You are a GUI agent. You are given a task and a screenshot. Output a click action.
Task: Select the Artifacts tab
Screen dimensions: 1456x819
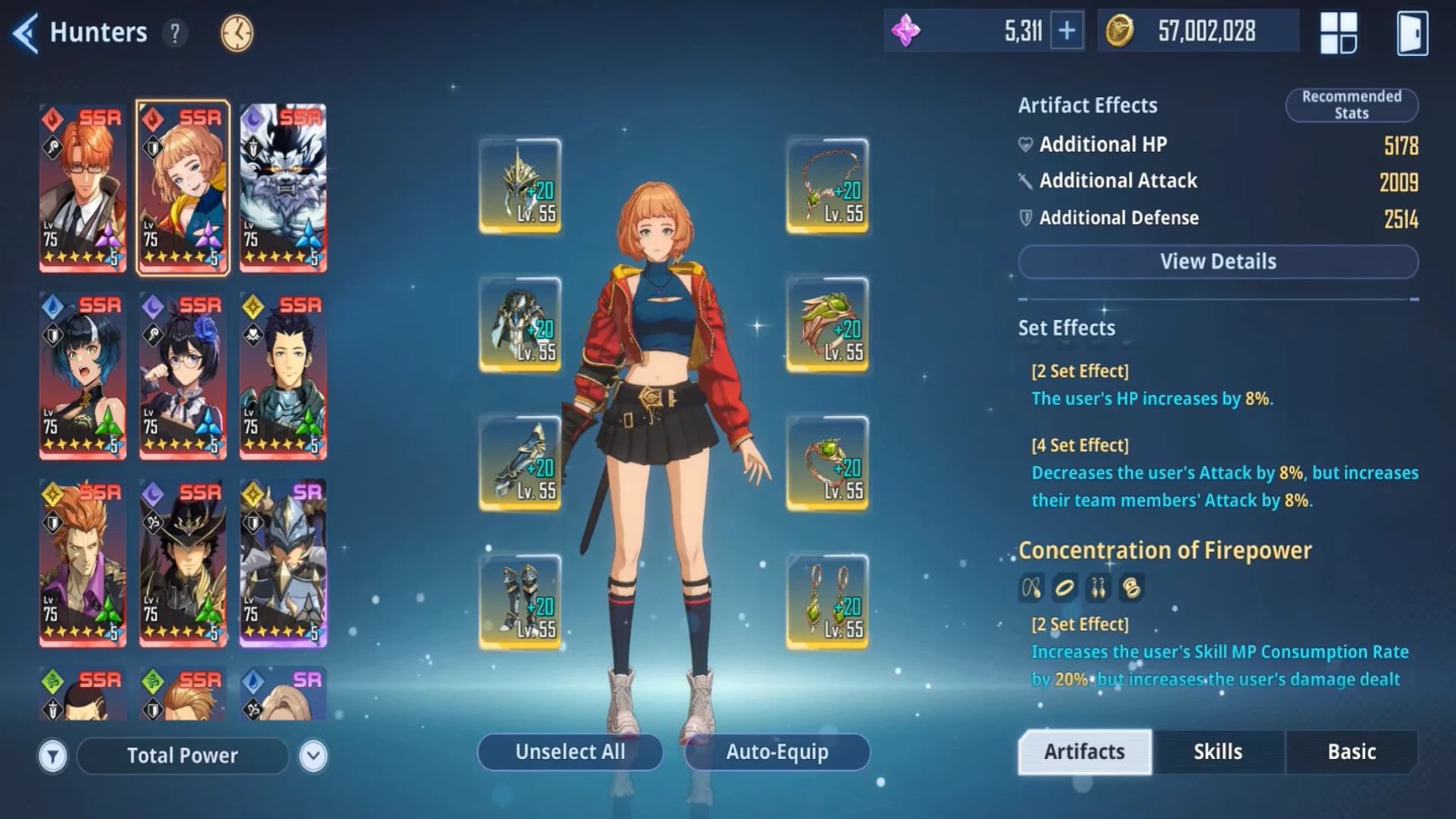[x=1084, y=752]
